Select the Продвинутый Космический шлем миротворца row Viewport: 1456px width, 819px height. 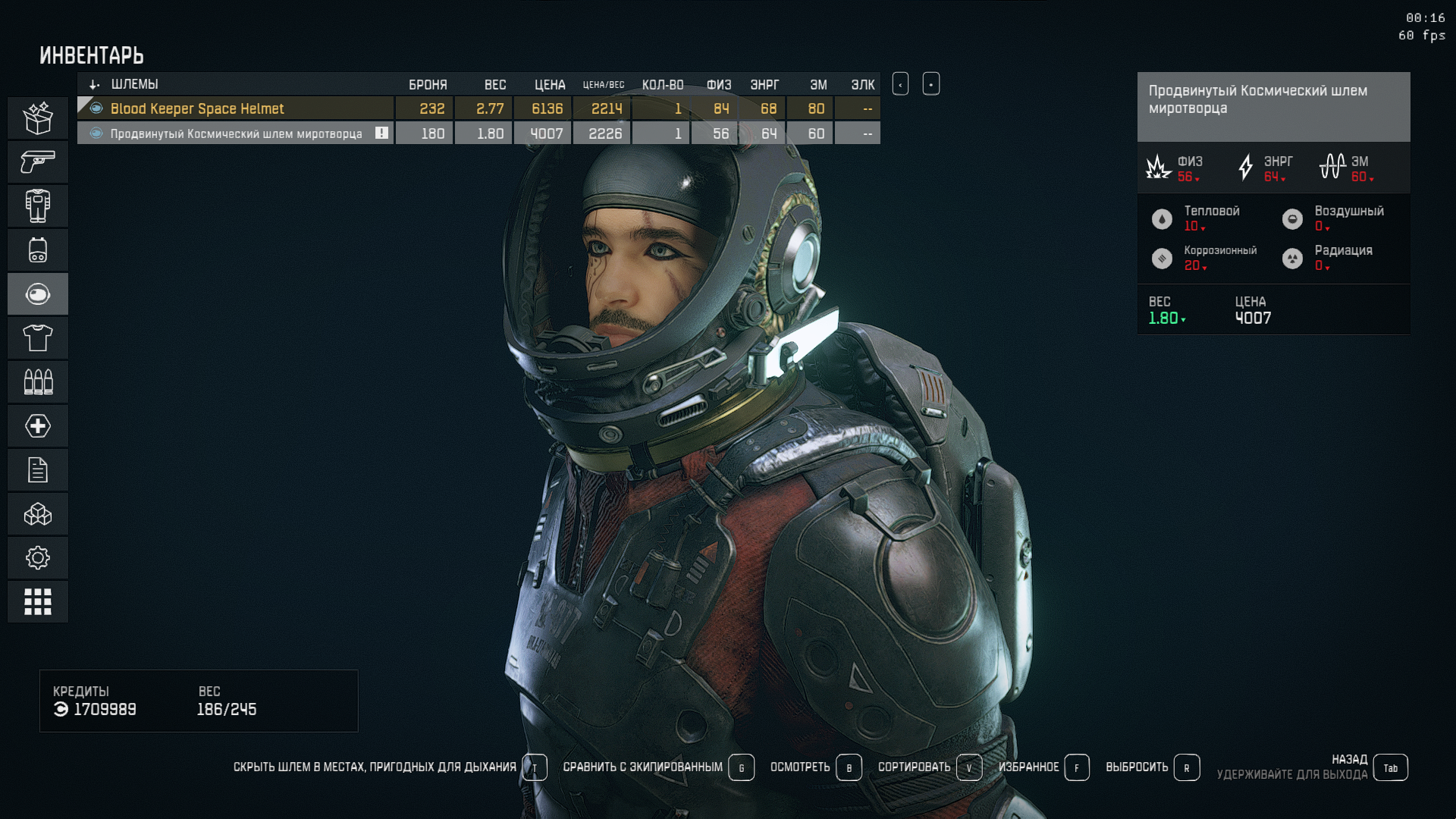[x=235, y=133]
